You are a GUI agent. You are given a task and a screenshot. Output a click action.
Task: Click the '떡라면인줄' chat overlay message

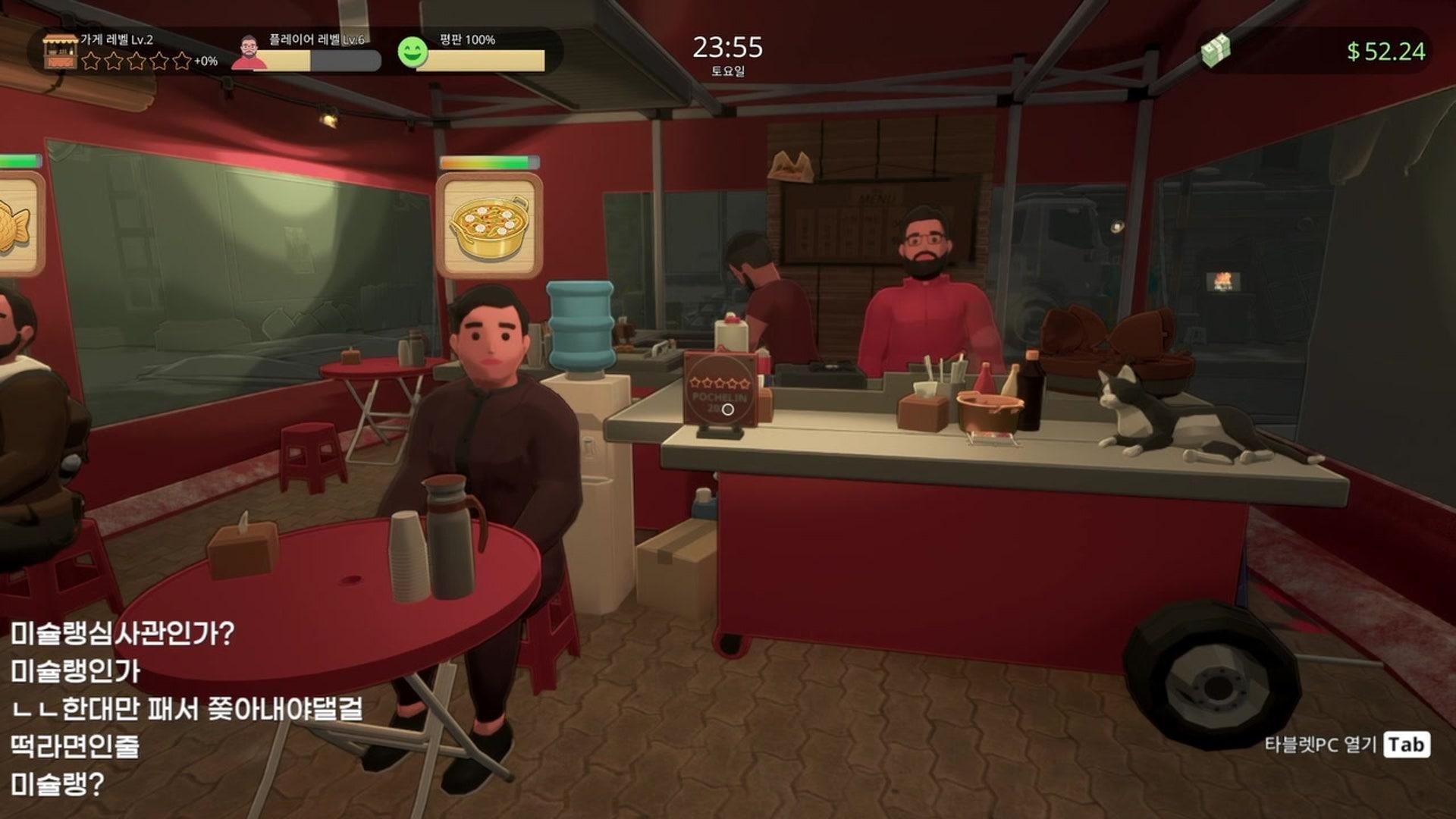point(75,746)
